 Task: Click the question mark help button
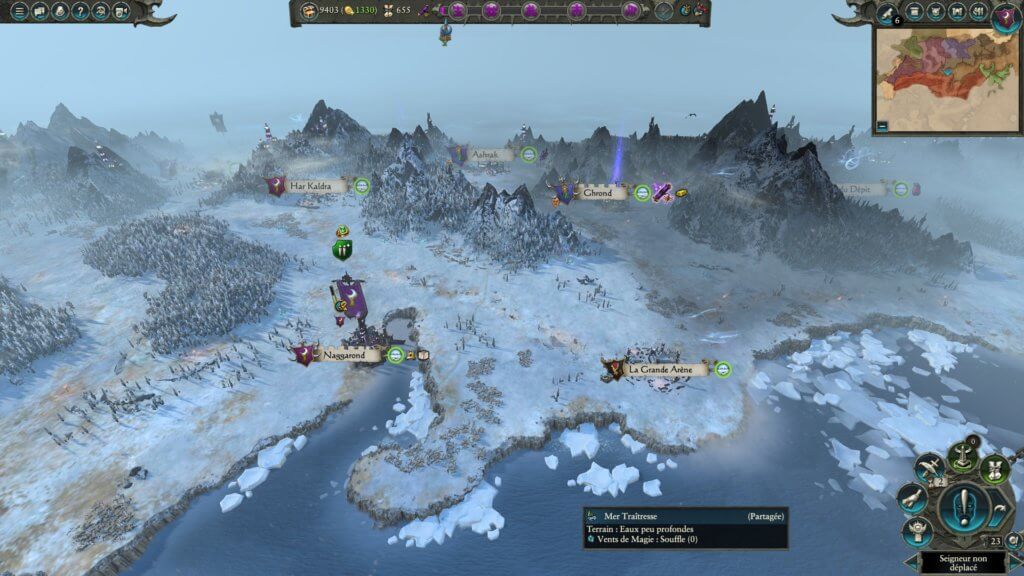[79, 12]
